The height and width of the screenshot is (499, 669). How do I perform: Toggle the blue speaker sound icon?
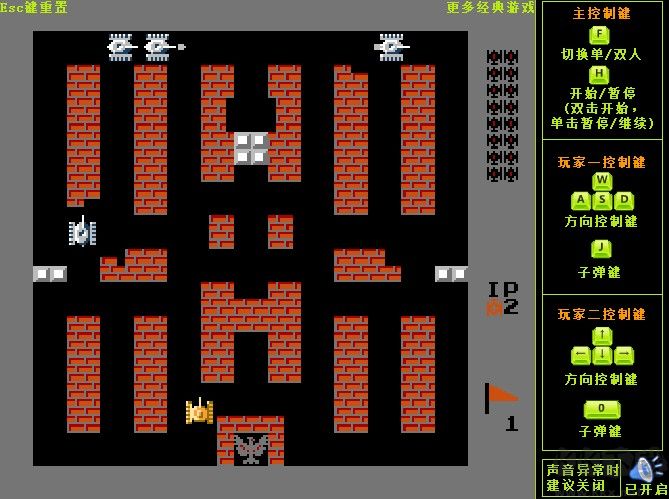click(x=644, y=468)
